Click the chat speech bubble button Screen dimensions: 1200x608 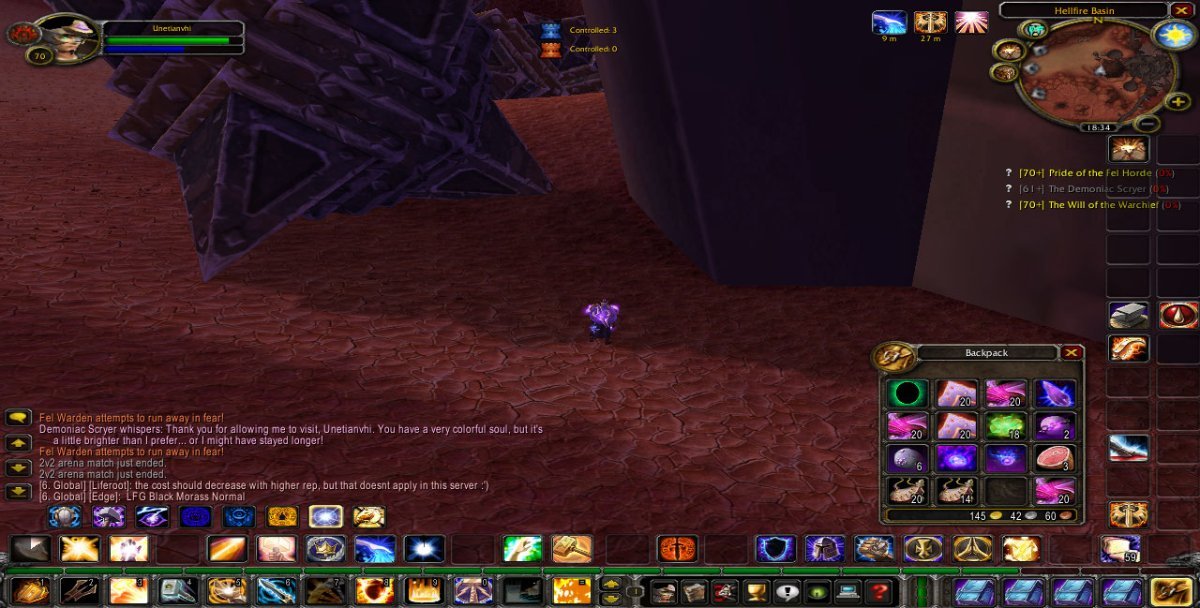coord(19,418)
